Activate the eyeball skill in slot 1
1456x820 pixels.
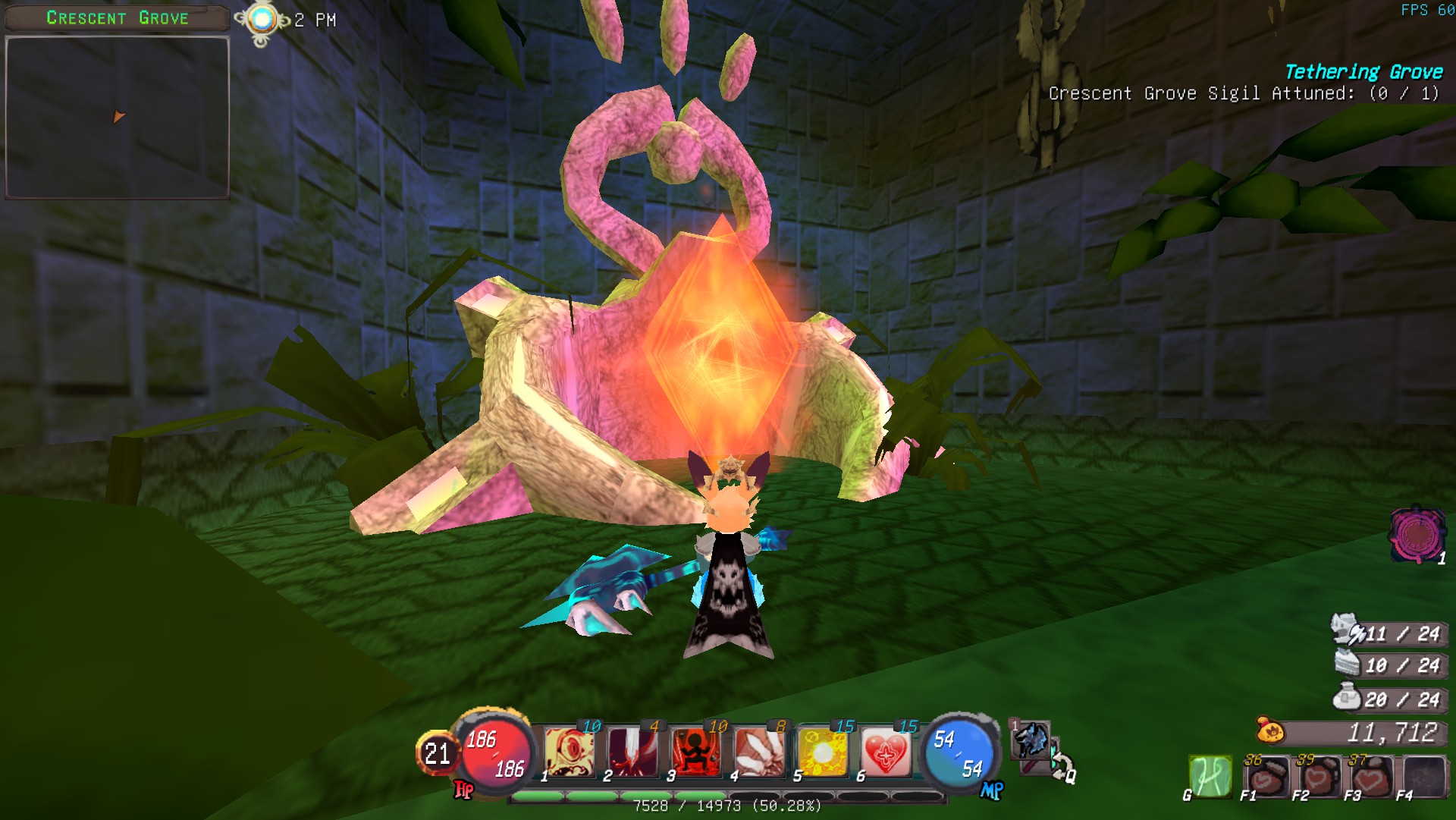[x=569, y=752]
